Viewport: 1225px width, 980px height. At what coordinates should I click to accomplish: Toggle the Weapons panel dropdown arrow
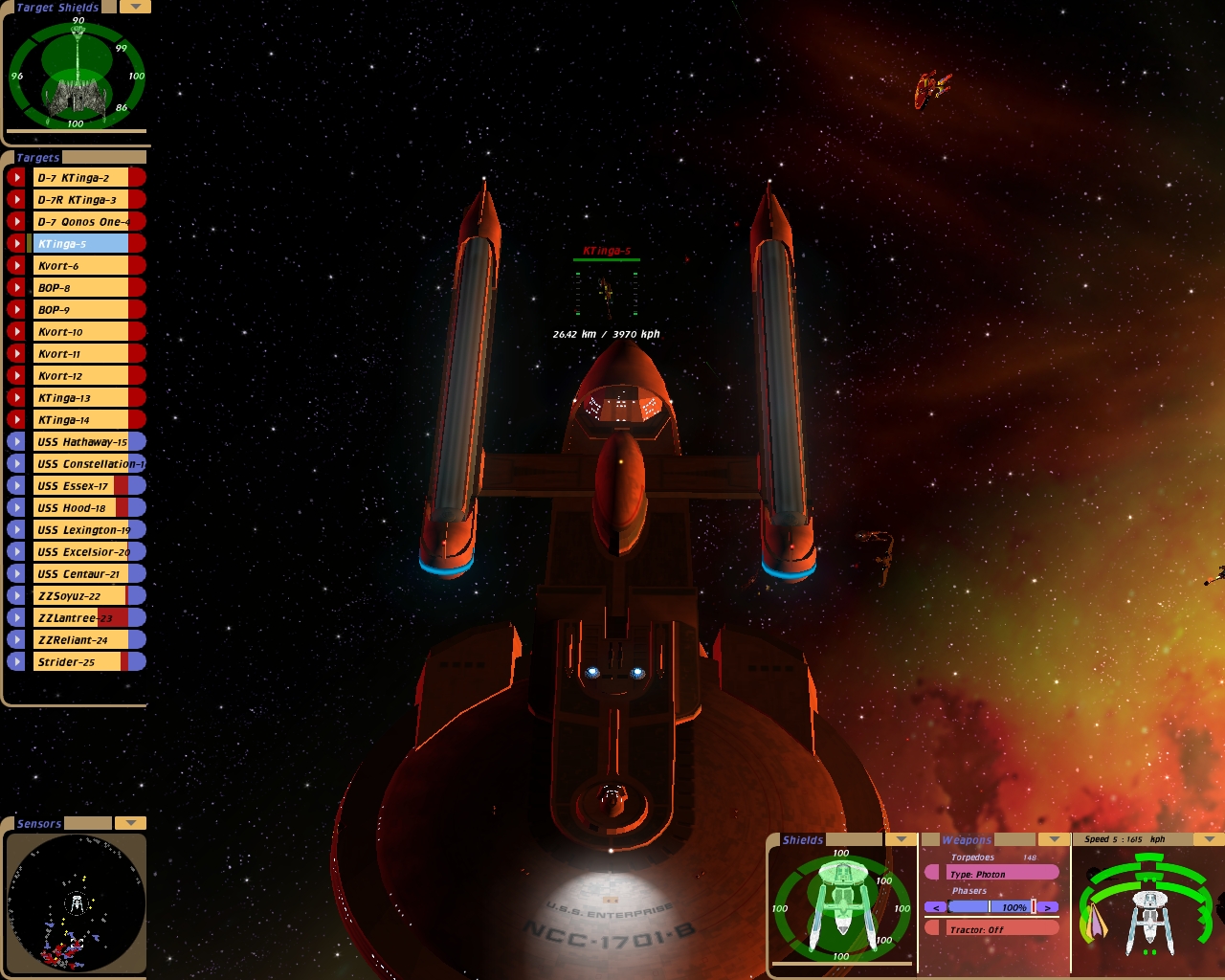(x=1054, y=839)
